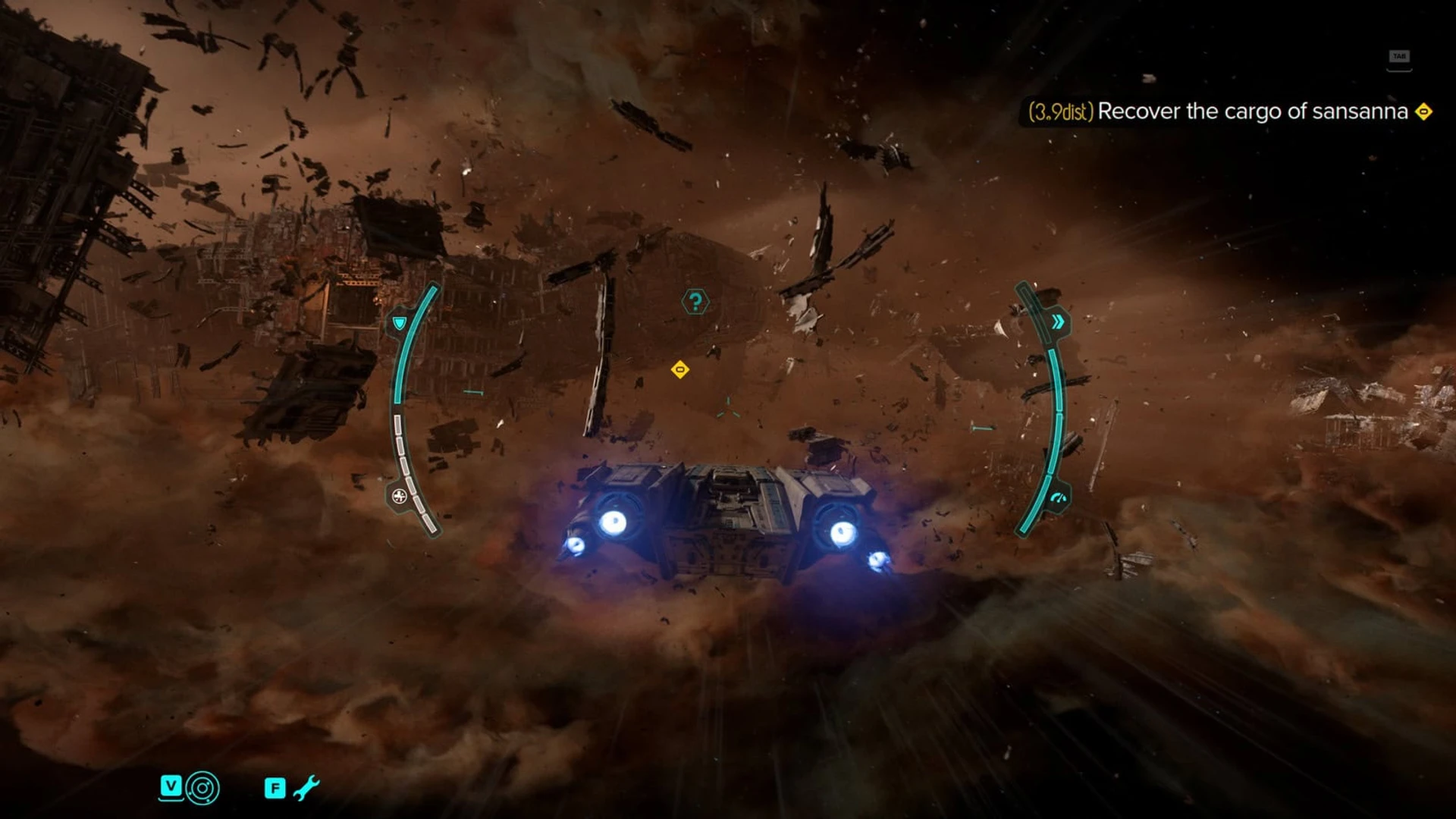Select the question mark unknown signal marker
The height and width of the screenshot is (819, 1456).
pos(695,302)
